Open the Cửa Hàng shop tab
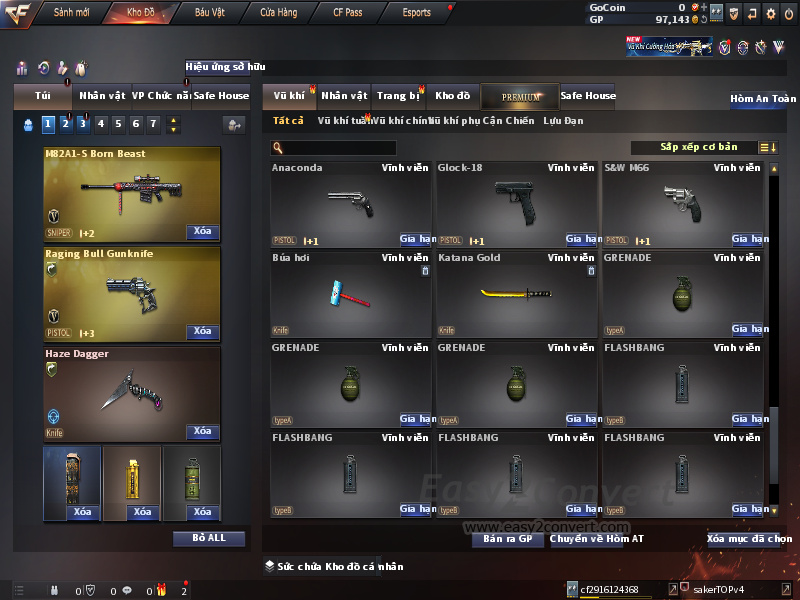 (x=278, y=13)
